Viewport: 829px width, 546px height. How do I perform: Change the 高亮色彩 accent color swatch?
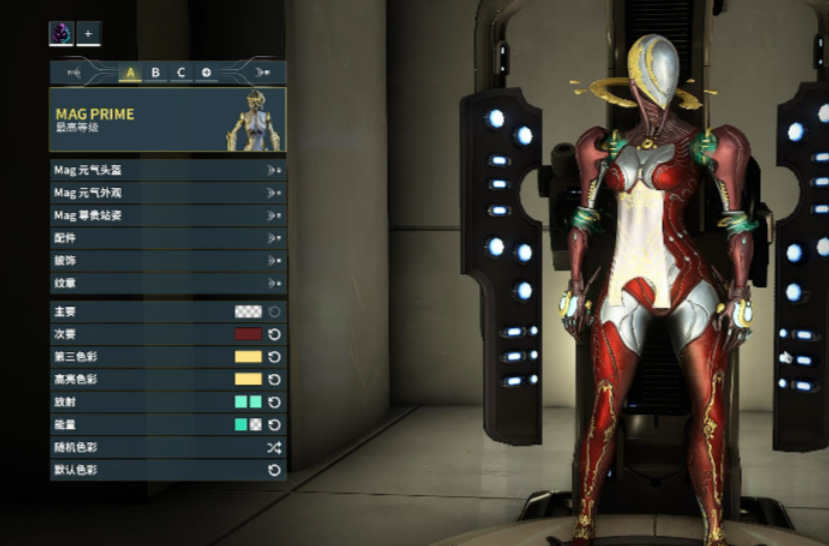click(247, 379)
